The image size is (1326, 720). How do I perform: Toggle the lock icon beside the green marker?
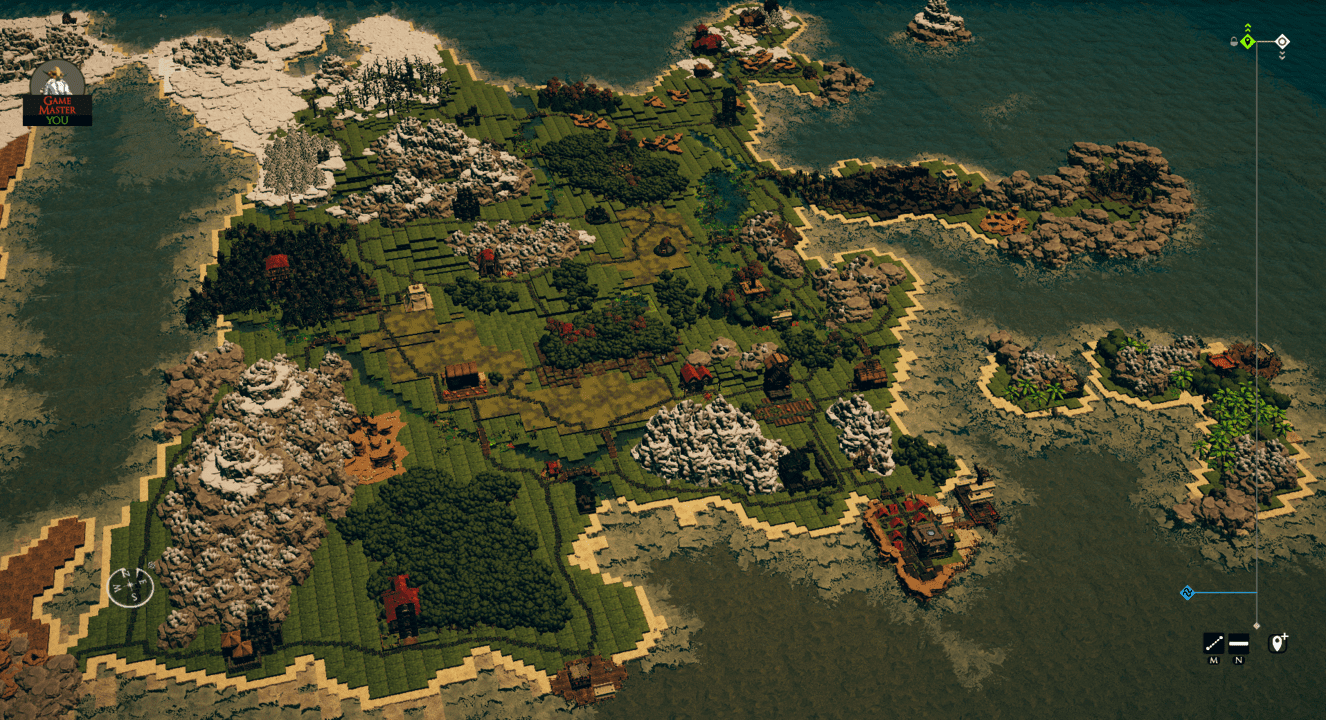click(x=1234, y=41)
